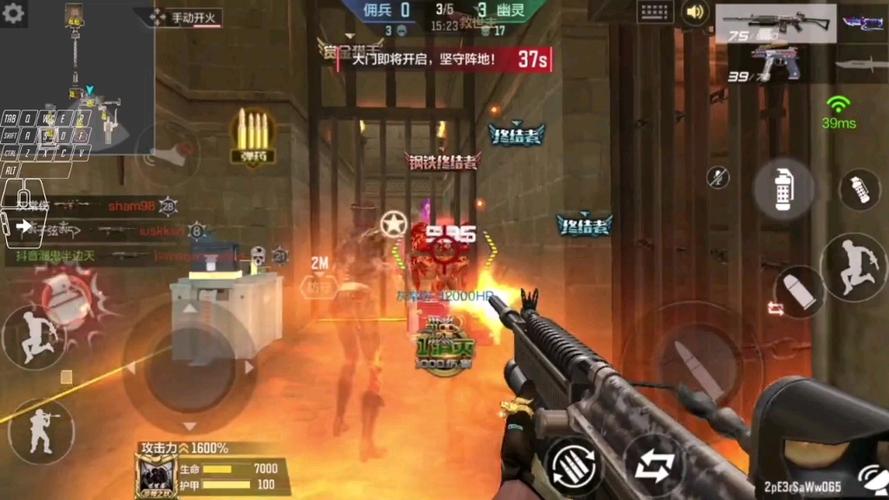Swap weapons with the two-arrow button
Screen dimensions: 889x500
coord(654,464)
